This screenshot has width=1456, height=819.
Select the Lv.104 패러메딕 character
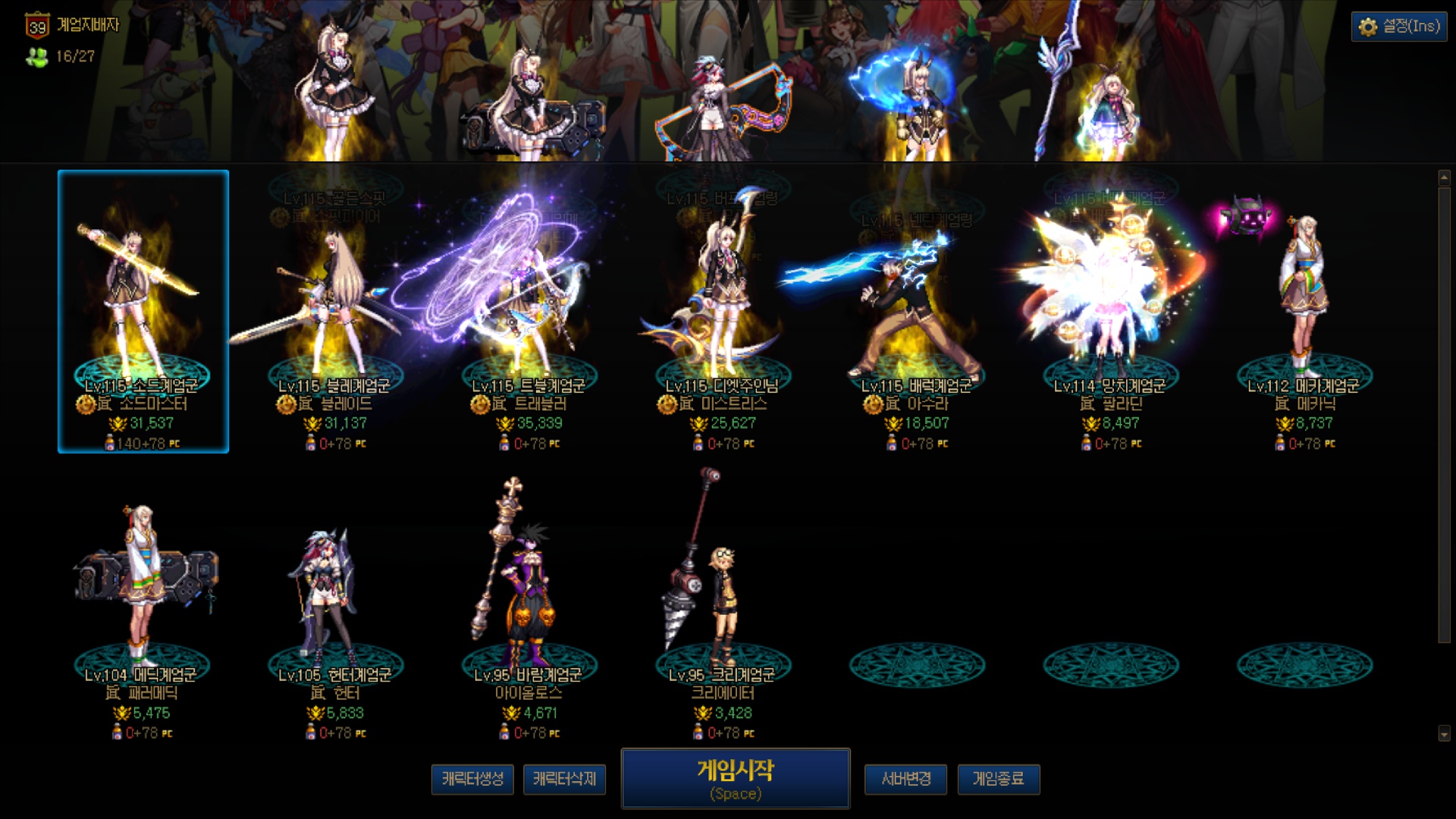[x=143, y=599]
